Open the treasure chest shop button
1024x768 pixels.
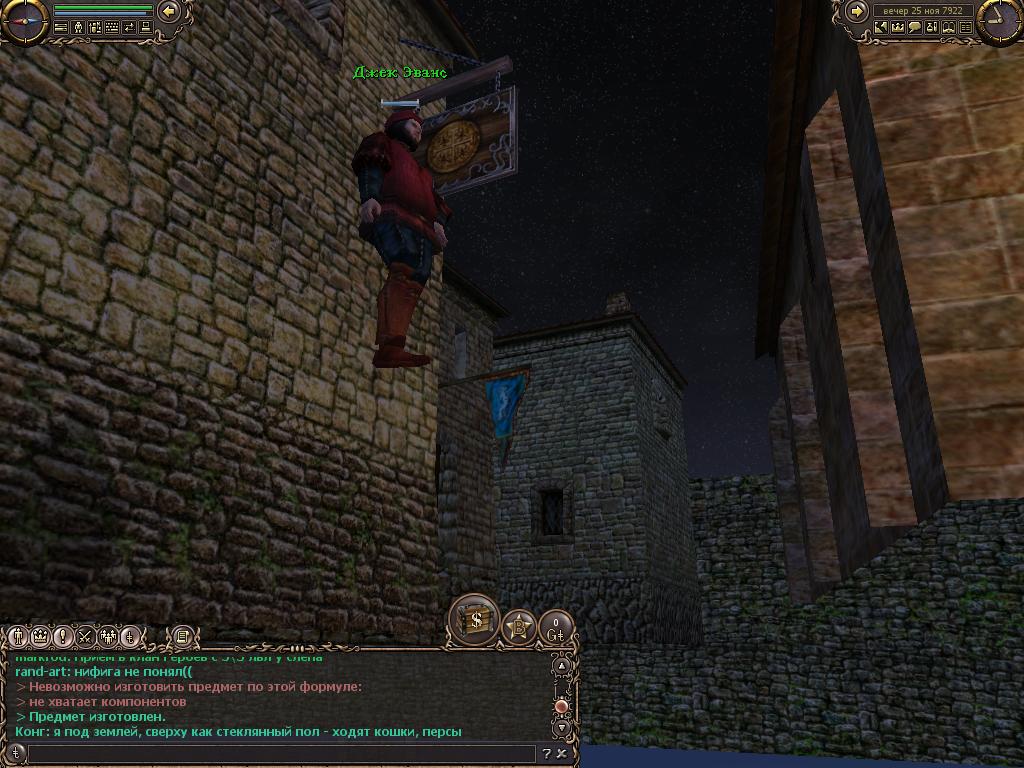(x=474, y=620)
